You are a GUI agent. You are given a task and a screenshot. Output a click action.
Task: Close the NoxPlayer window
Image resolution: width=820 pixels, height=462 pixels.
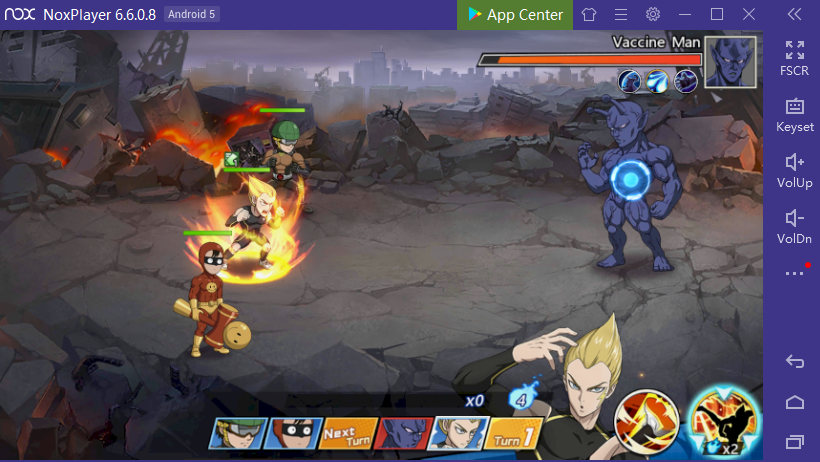(x=749, y=14)
